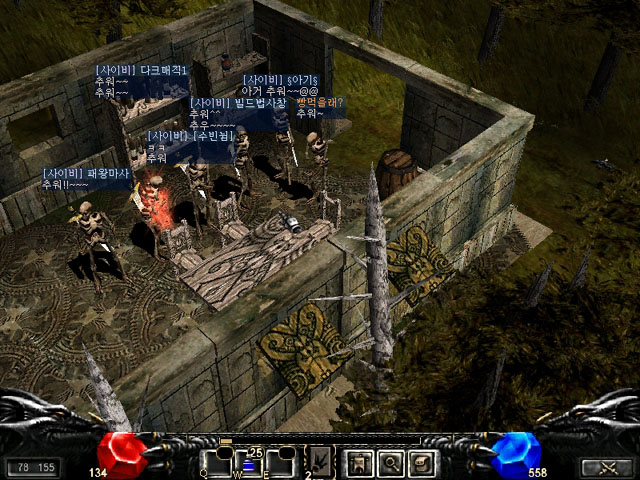The image size is (640, 480).
Task: Click the button showing 78 155
Action: [33, 467]
